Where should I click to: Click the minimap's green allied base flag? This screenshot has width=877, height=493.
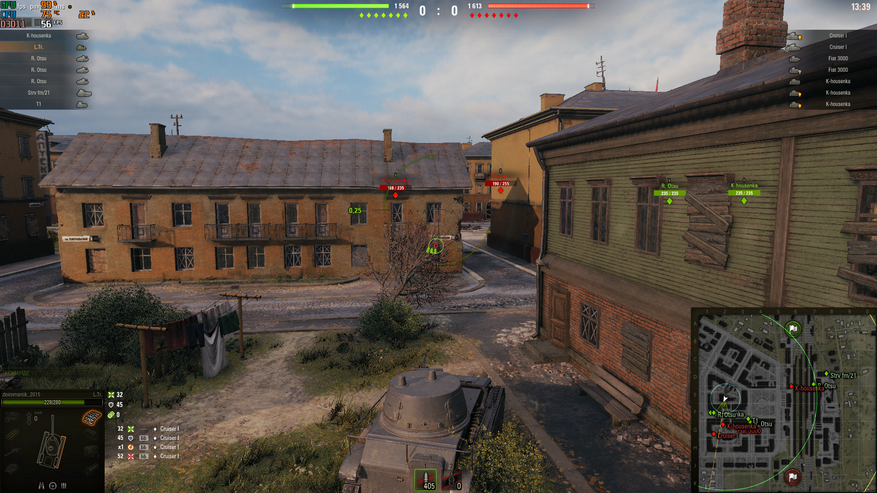click(793, 327)
